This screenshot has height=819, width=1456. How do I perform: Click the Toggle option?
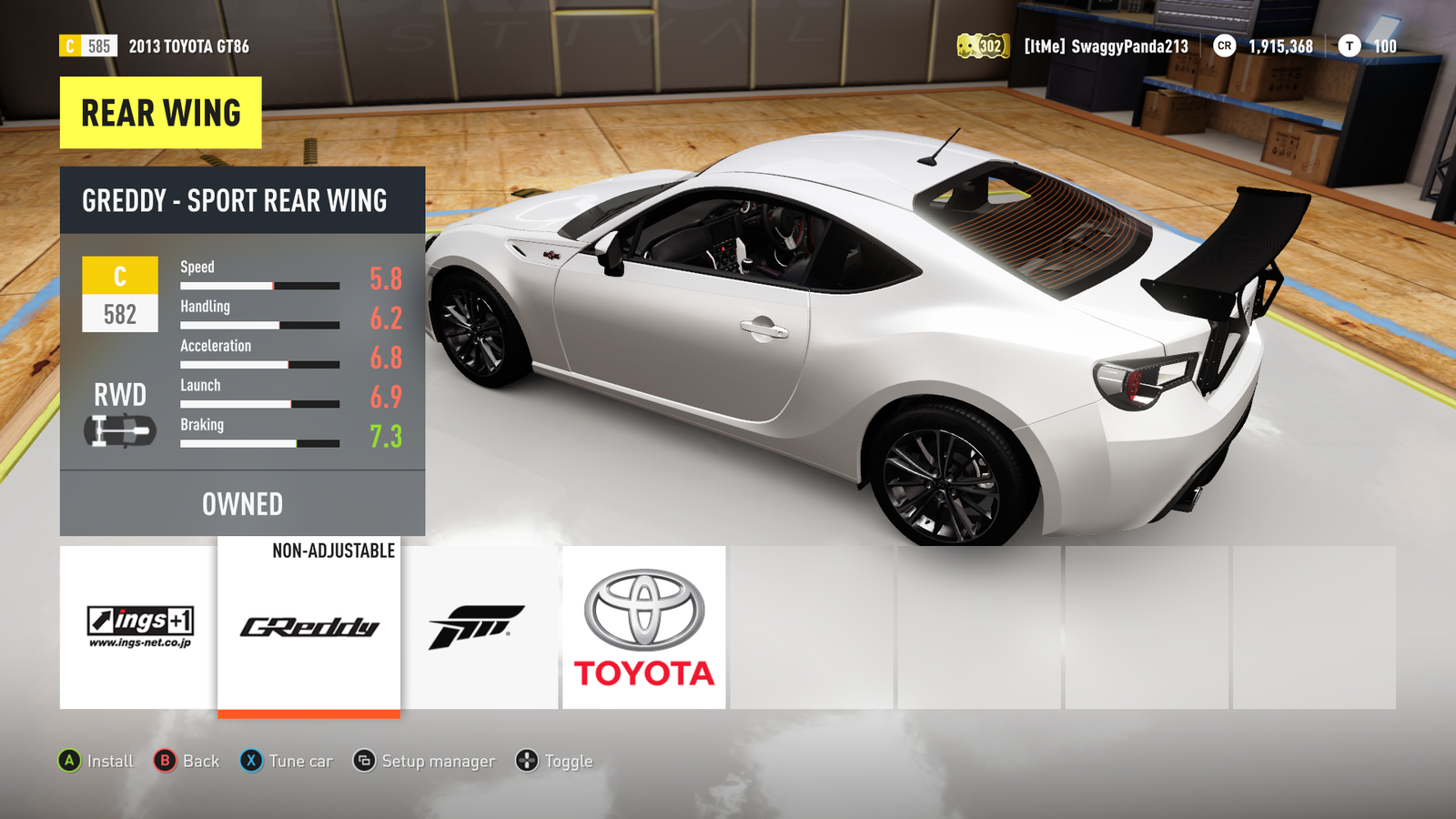pos(554,761)
